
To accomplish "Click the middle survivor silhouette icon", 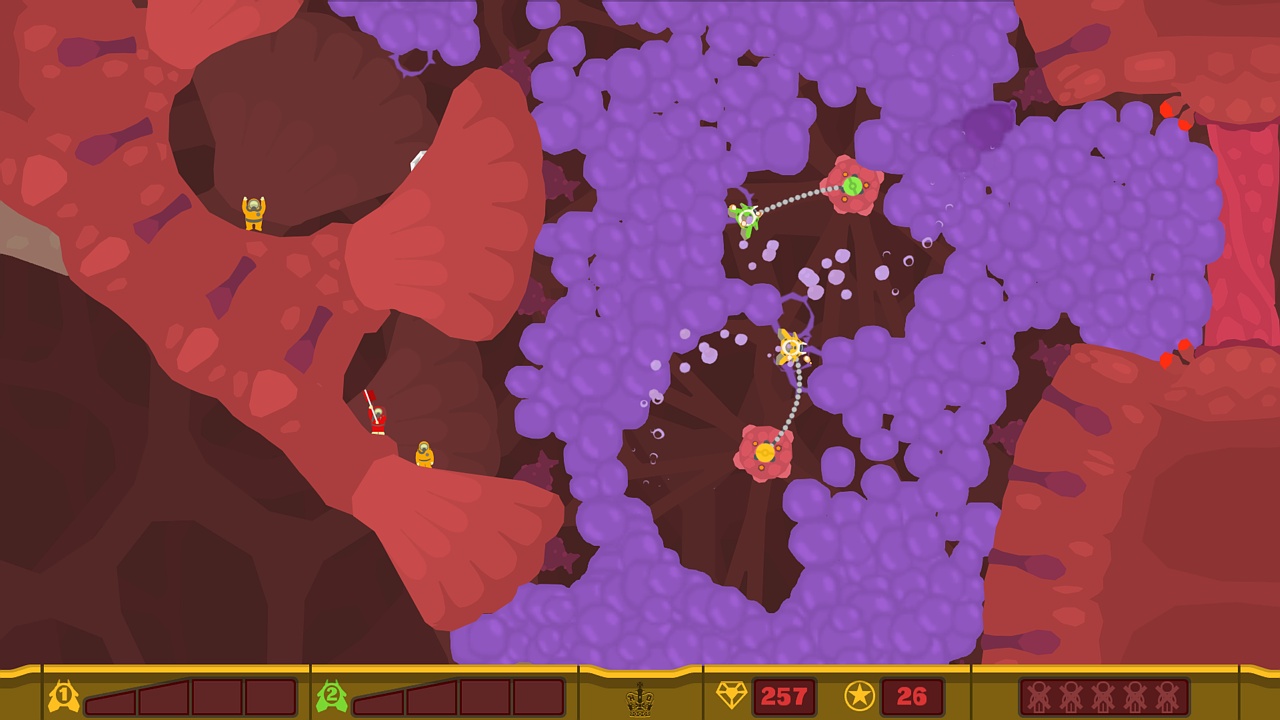I will 1103,696.
